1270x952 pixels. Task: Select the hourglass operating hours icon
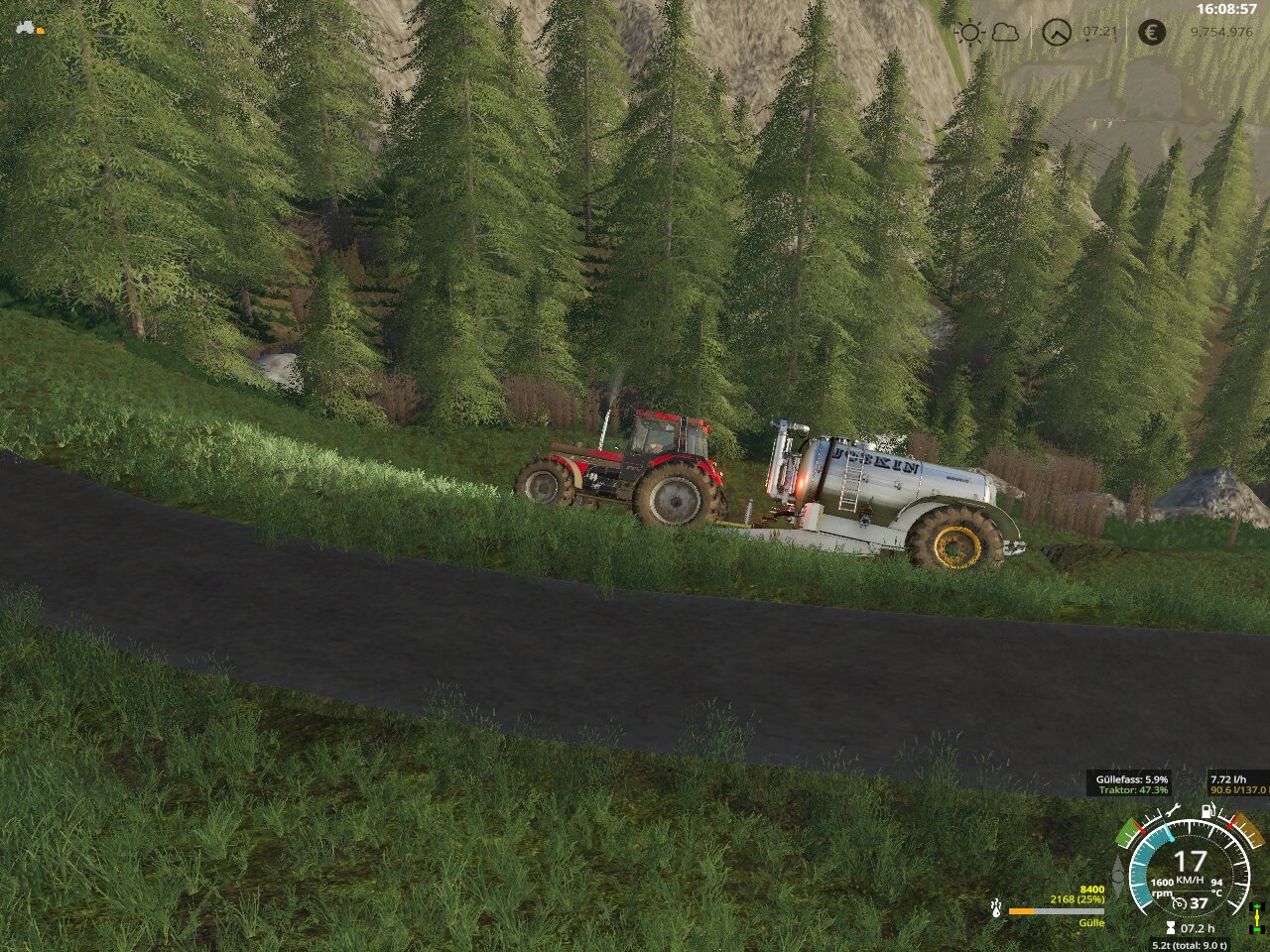click(x=1171, y=928)
